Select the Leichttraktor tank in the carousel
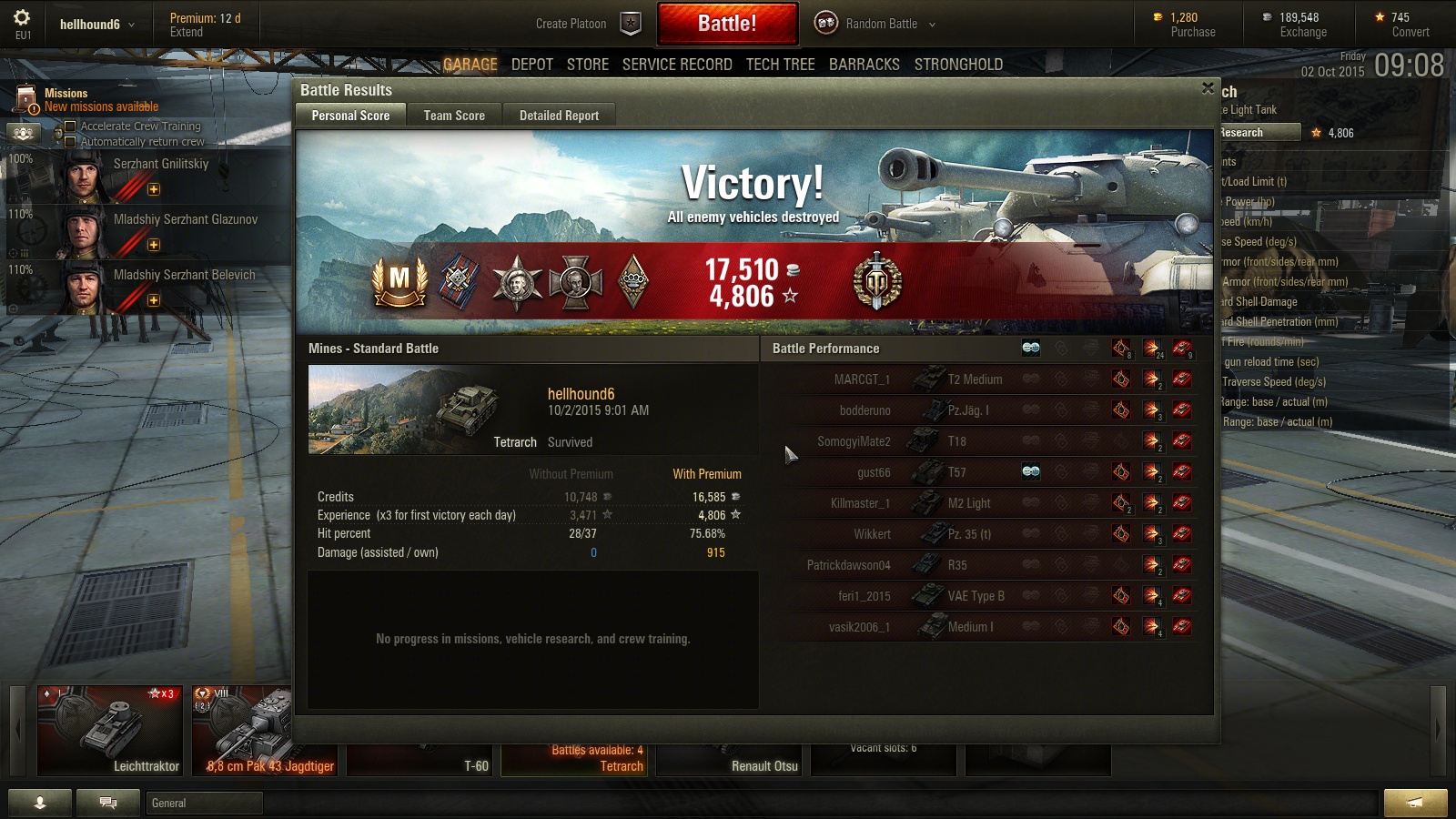This screenshot has height=819, width=1456. (x=110, y=729)
